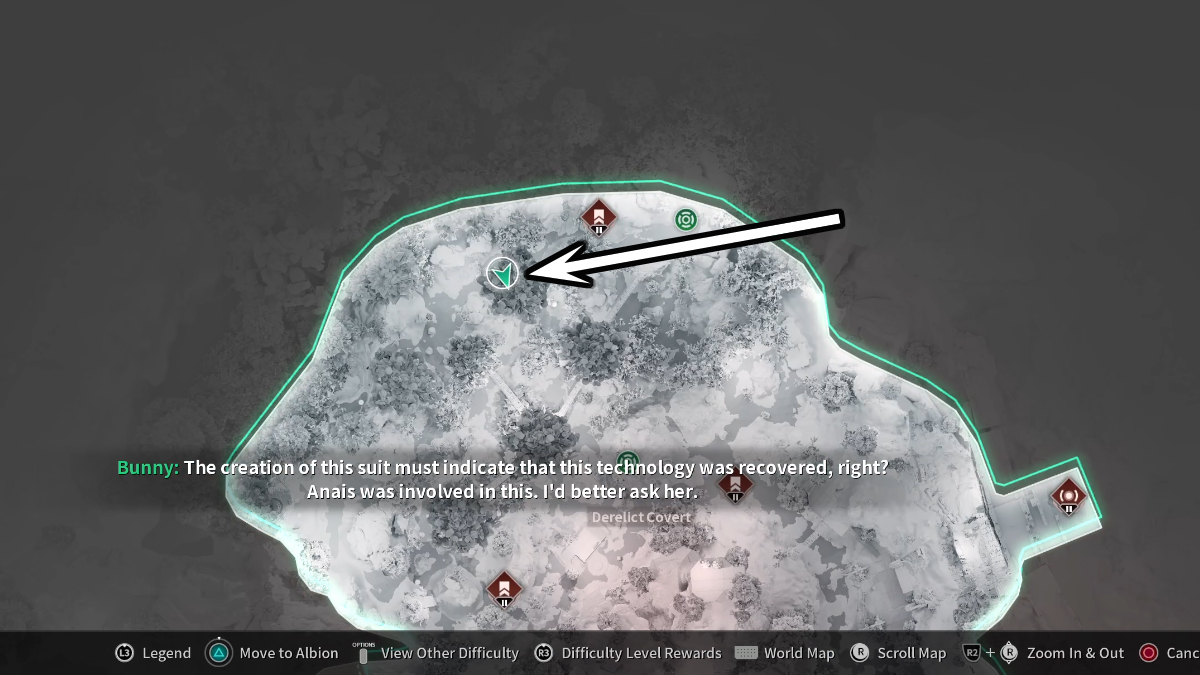Select the red diamond signal-broadcast marker
The width and height of the screenshot is (1200, 675).
(x=1068, y=492)
